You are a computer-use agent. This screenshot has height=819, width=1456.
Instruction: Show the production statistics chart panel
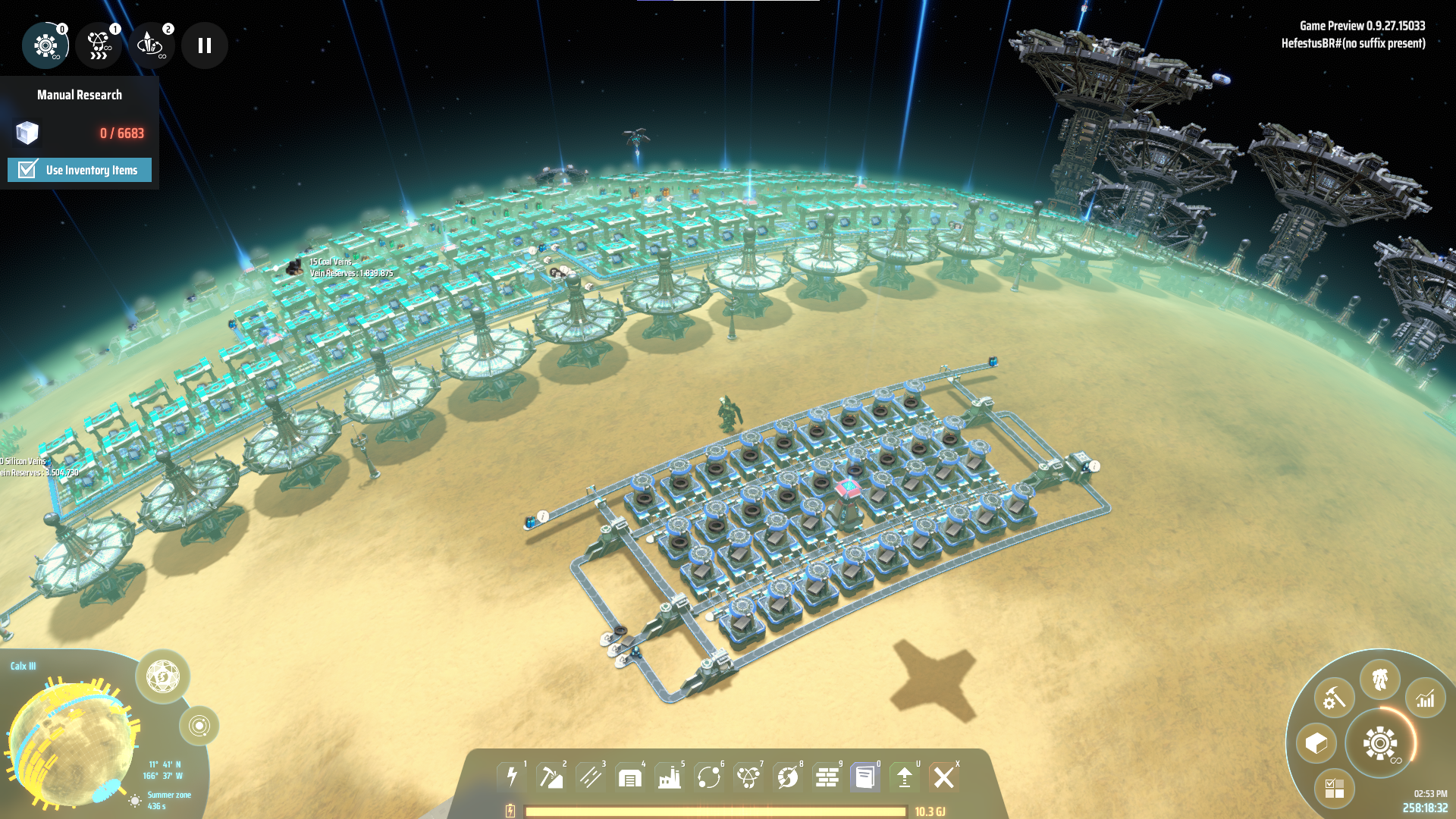coord(1426,698)
